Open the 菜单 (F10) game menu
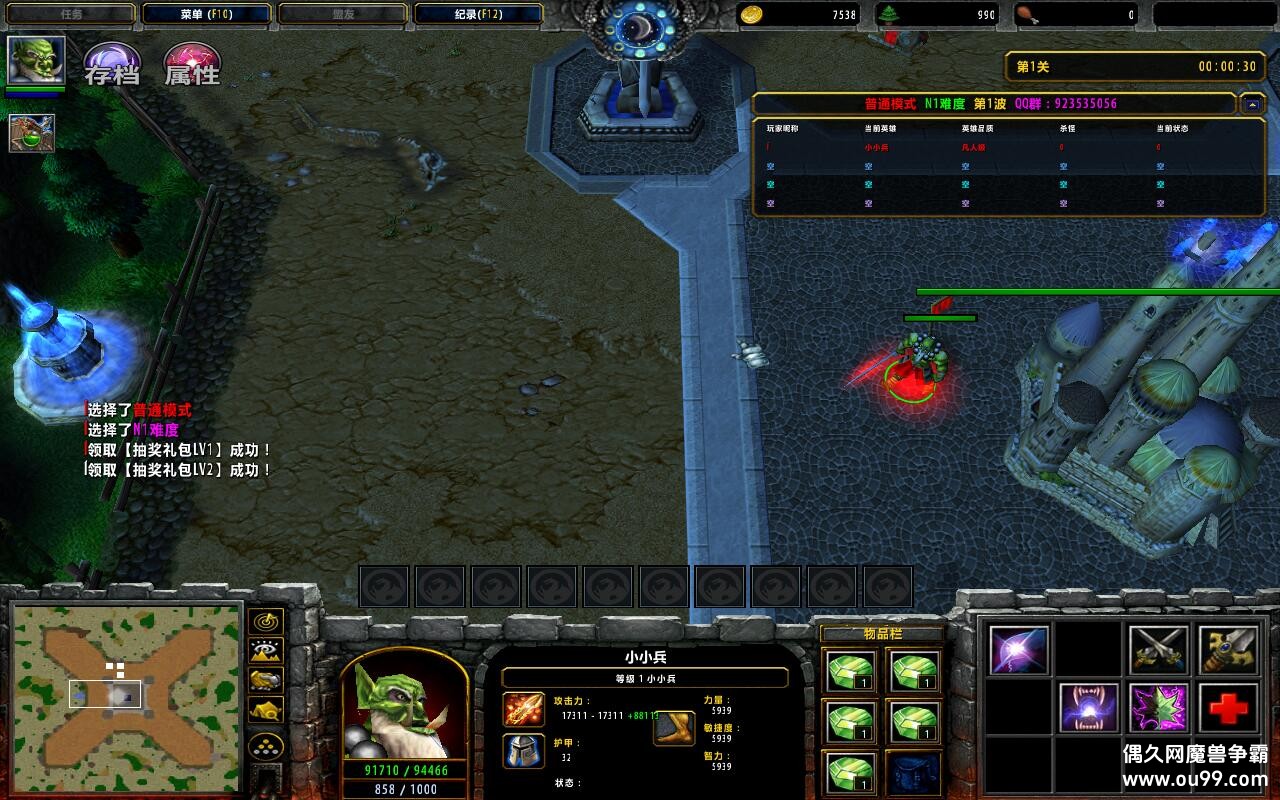Image resolution: width=1280 pixels, height=800 pixels. pyautogui.click(x=207, y=14)
